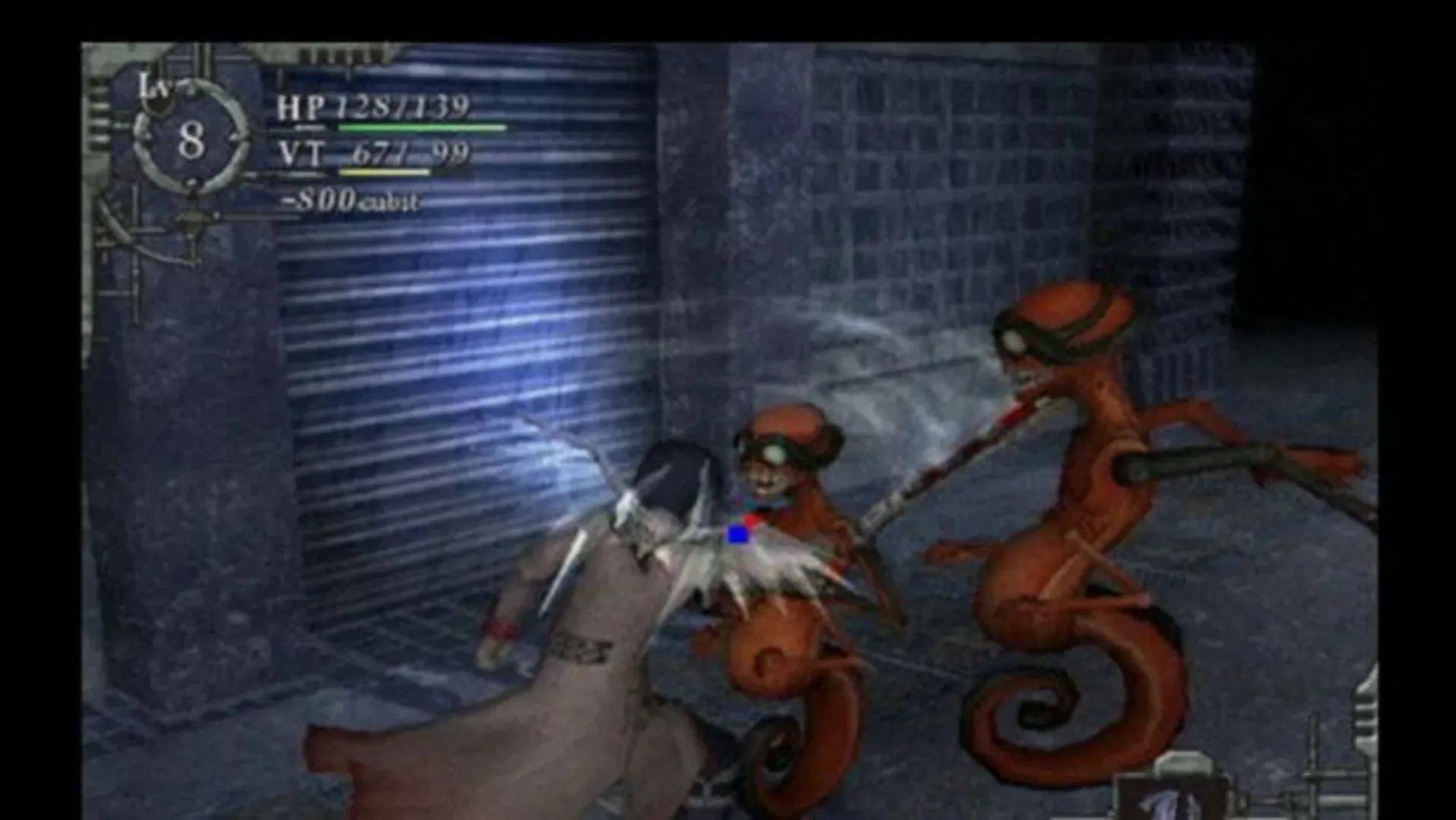Select the red targeting dot above the reticle

[752, 519]
